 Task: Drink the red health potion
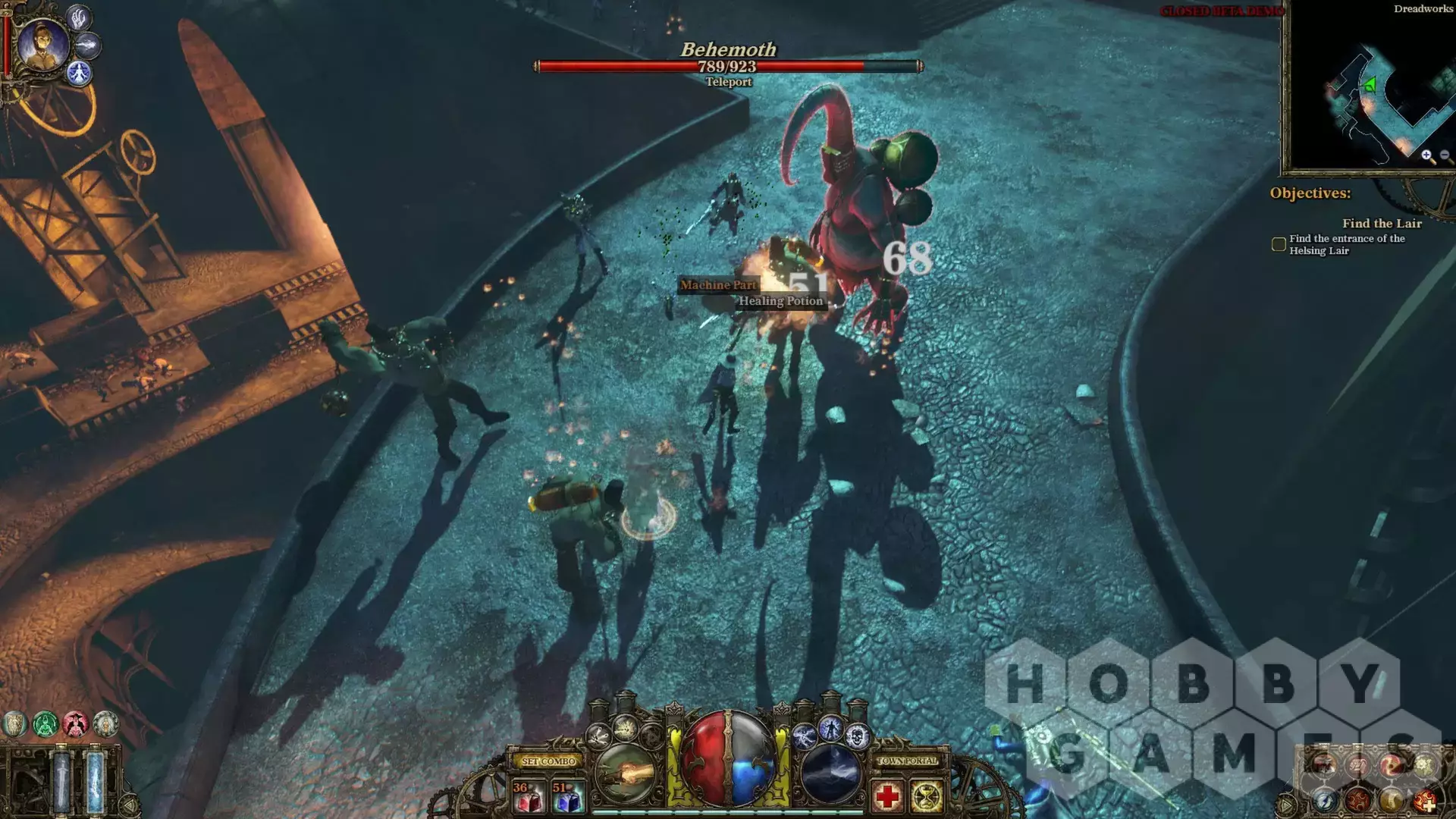coord(527,797)
